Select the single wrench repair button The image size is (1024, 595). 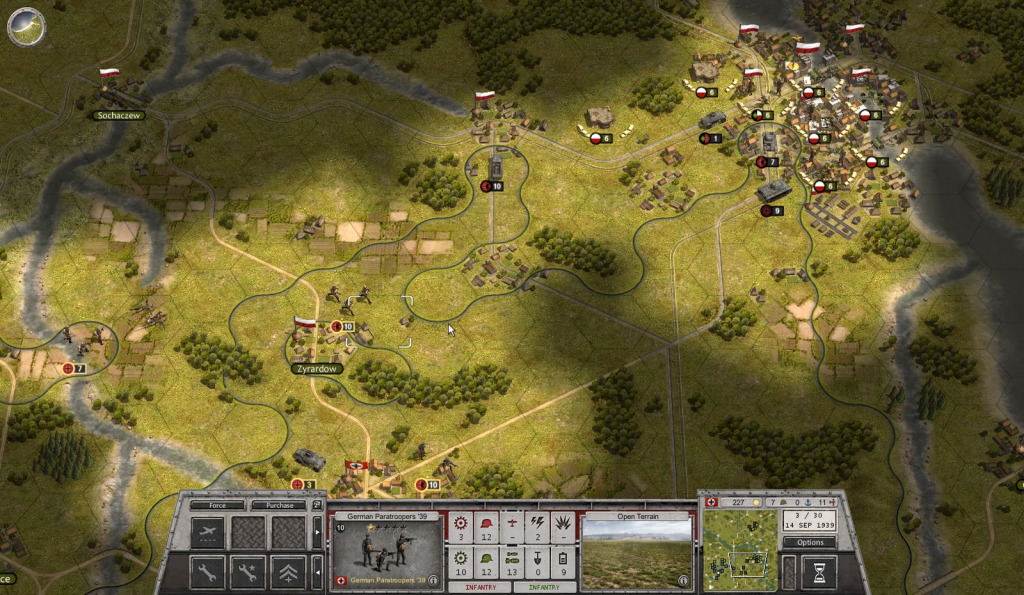[208, 571]
